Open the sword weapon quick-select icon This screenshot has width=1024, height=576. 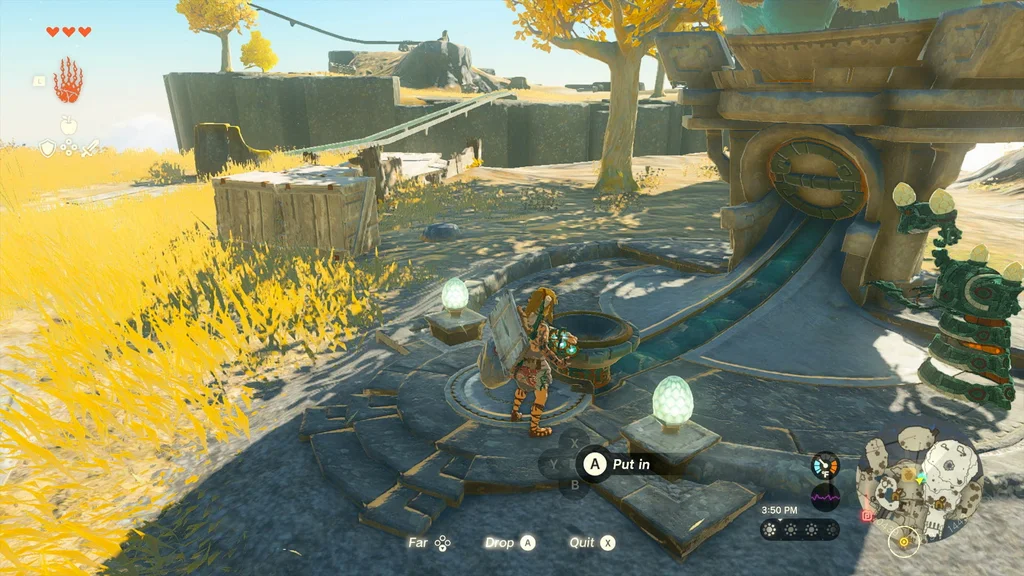[89, 148]
